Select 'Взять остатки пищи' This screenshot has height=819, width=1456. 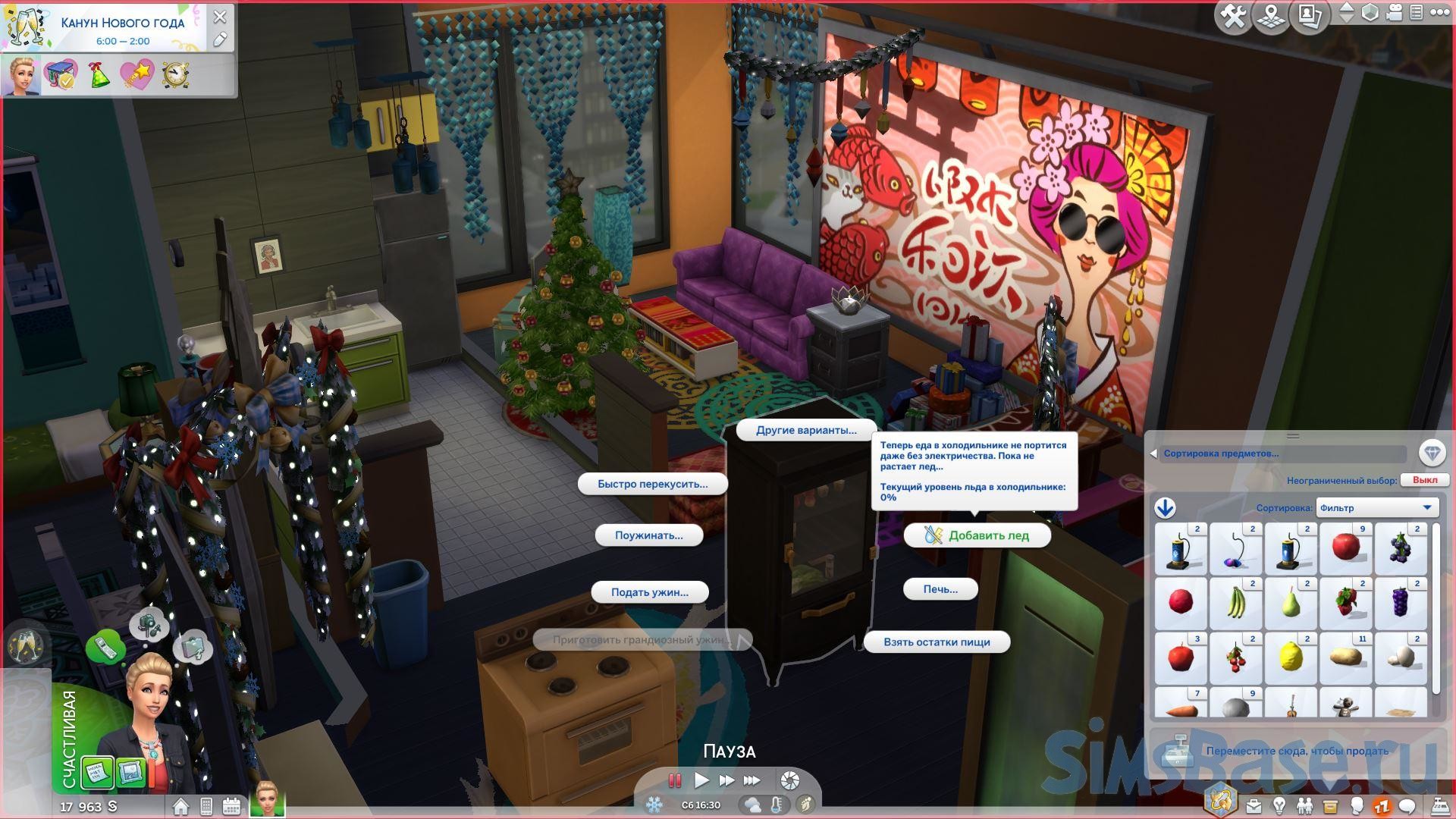coord(937,642)
